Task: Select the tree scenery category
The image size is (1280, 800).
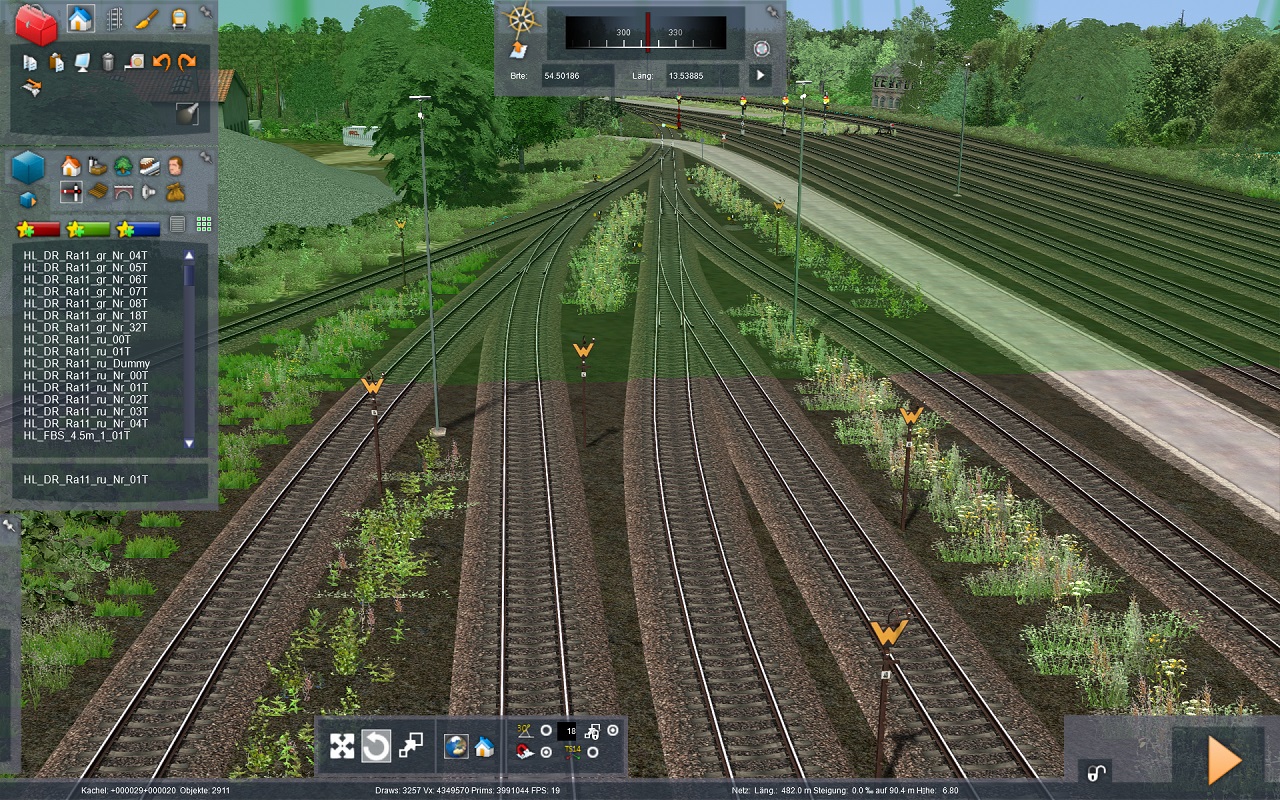Action: coord(123,165)
